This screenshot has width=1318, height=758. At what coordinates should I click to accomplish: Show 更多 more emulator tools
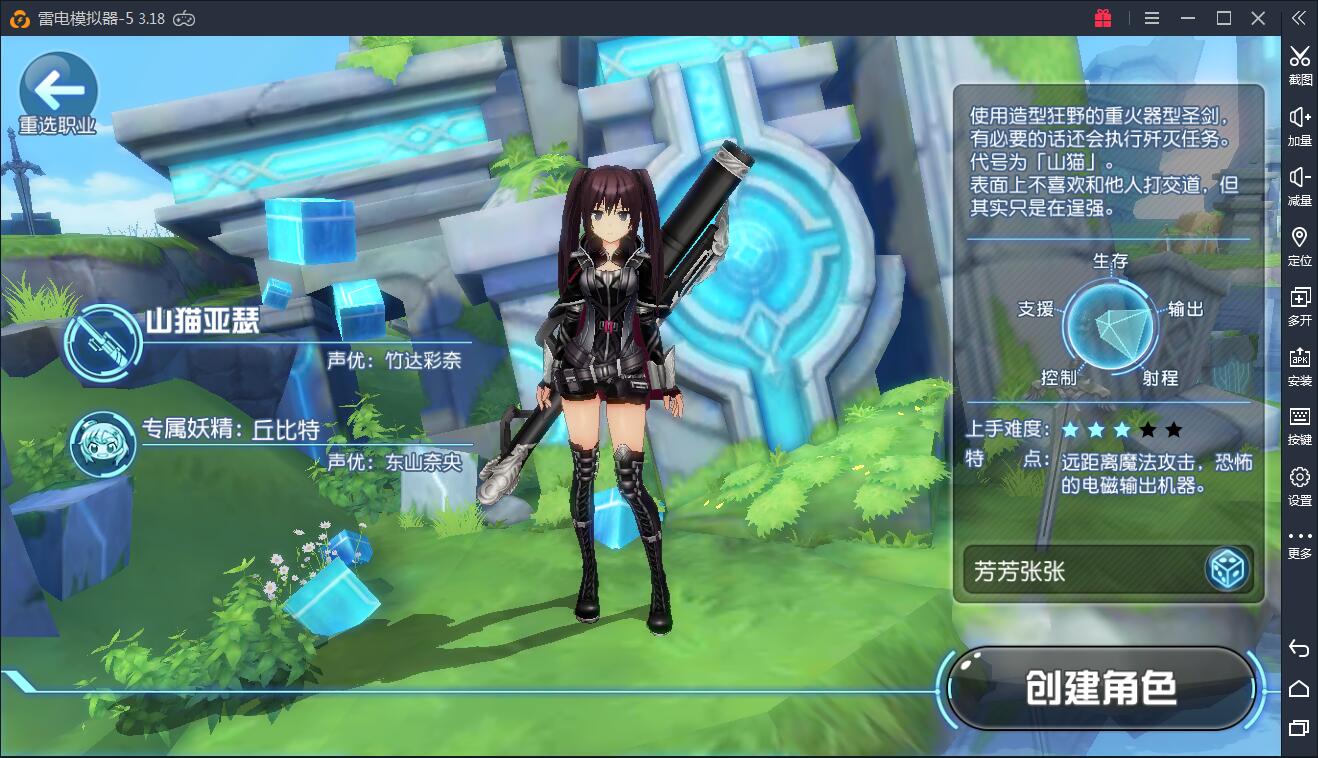pyautogui.click(x=1299, y=543)
